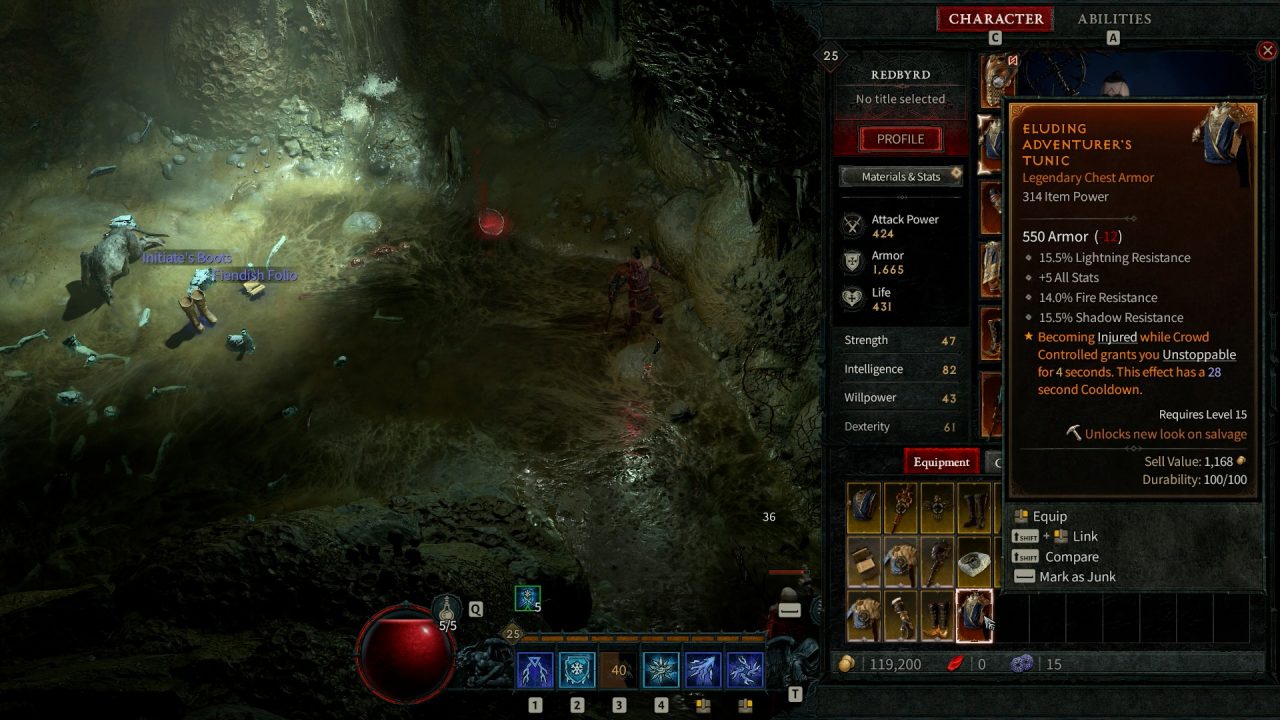Activate the frost shield skill in slot 2
This screenshot has height=720, width=1280.
tap(577, 671)
